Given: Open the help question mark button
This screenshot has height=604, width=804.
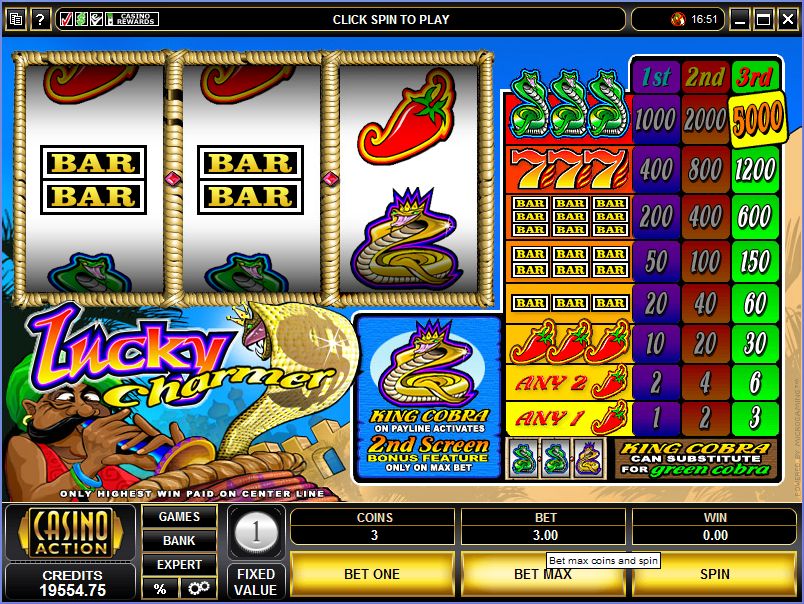Looking at the screenshot, I should (41, 19).
